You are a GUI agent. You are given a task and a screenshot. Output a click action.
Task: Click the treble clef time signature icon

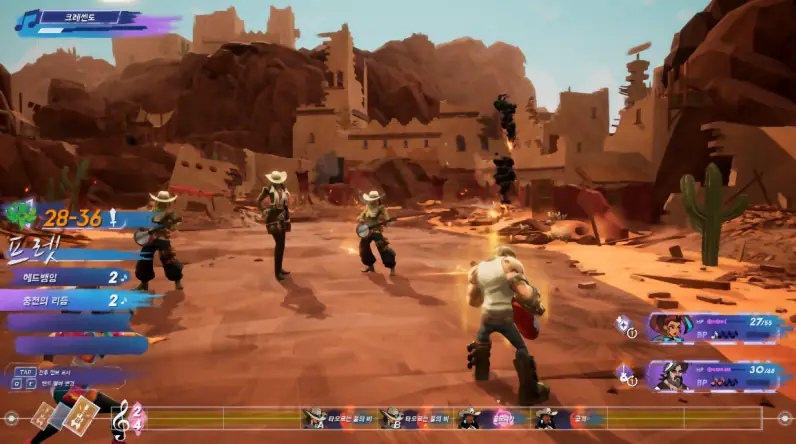(122, 417)
